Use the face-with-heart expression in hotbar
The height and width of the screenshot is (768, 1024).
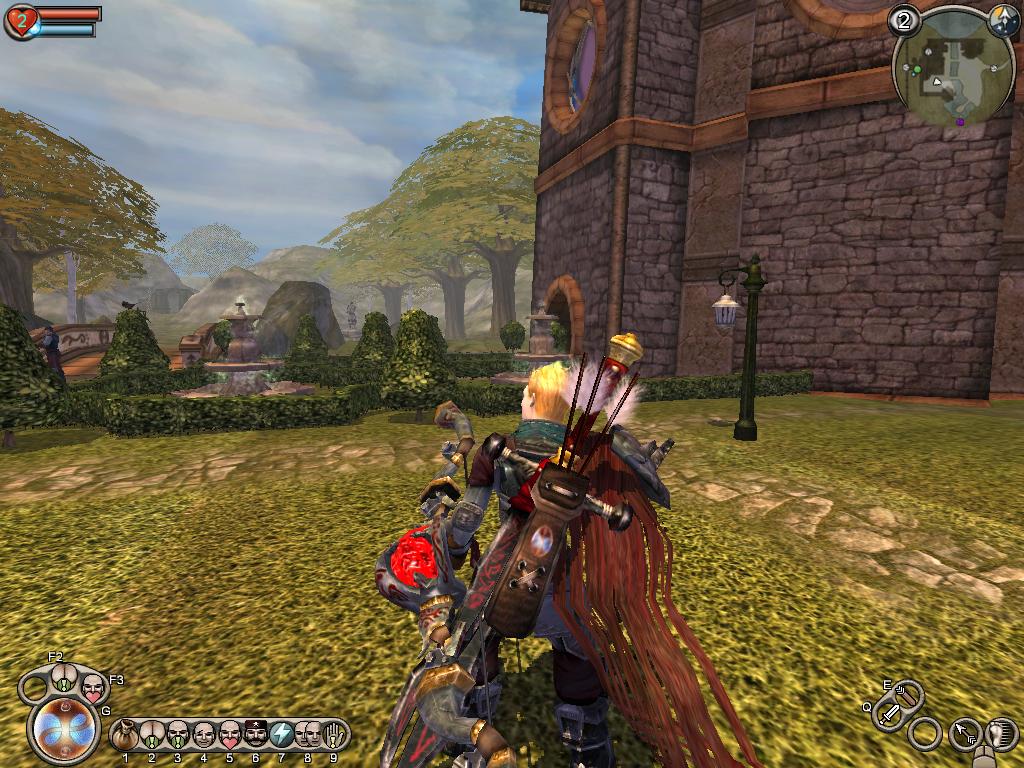229,735
